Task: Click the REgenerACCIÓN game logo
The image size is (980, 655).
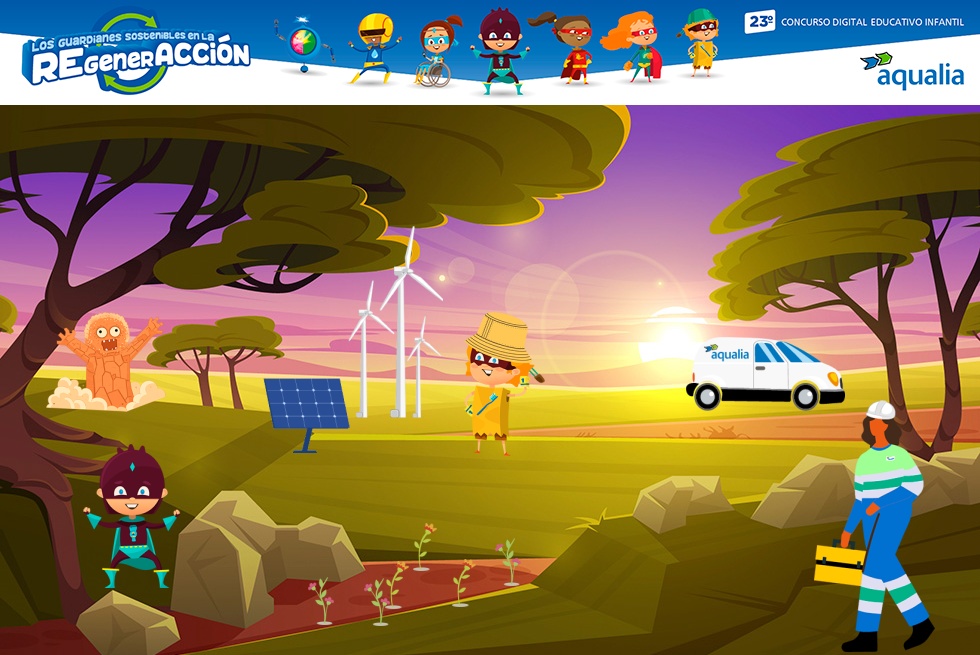Action: [x=138, y=55]
